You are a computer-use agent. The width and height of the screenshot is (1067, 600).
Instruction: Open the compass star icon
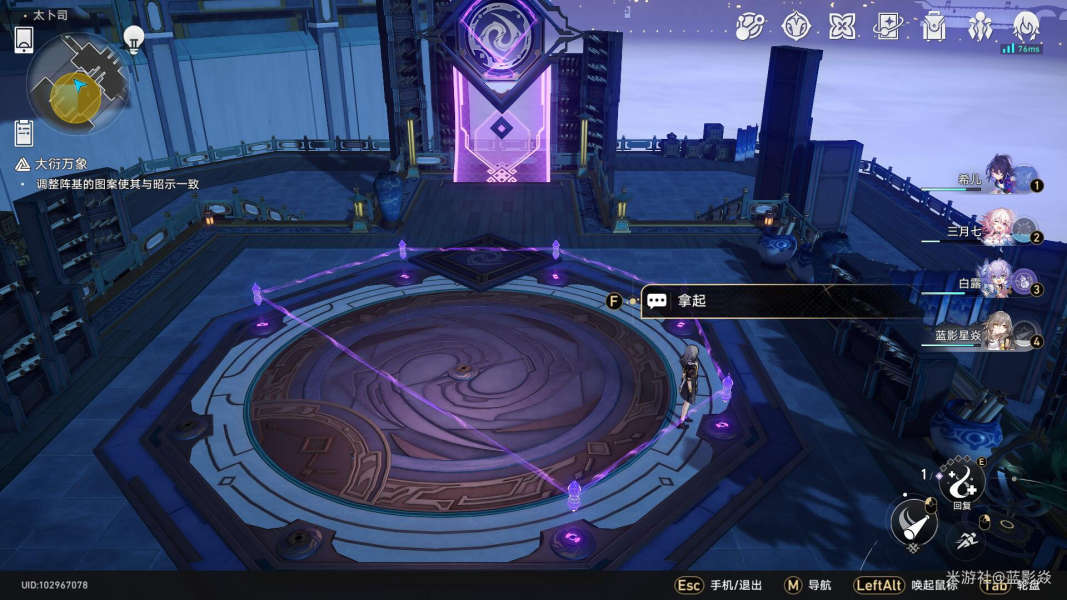[795, 26]
